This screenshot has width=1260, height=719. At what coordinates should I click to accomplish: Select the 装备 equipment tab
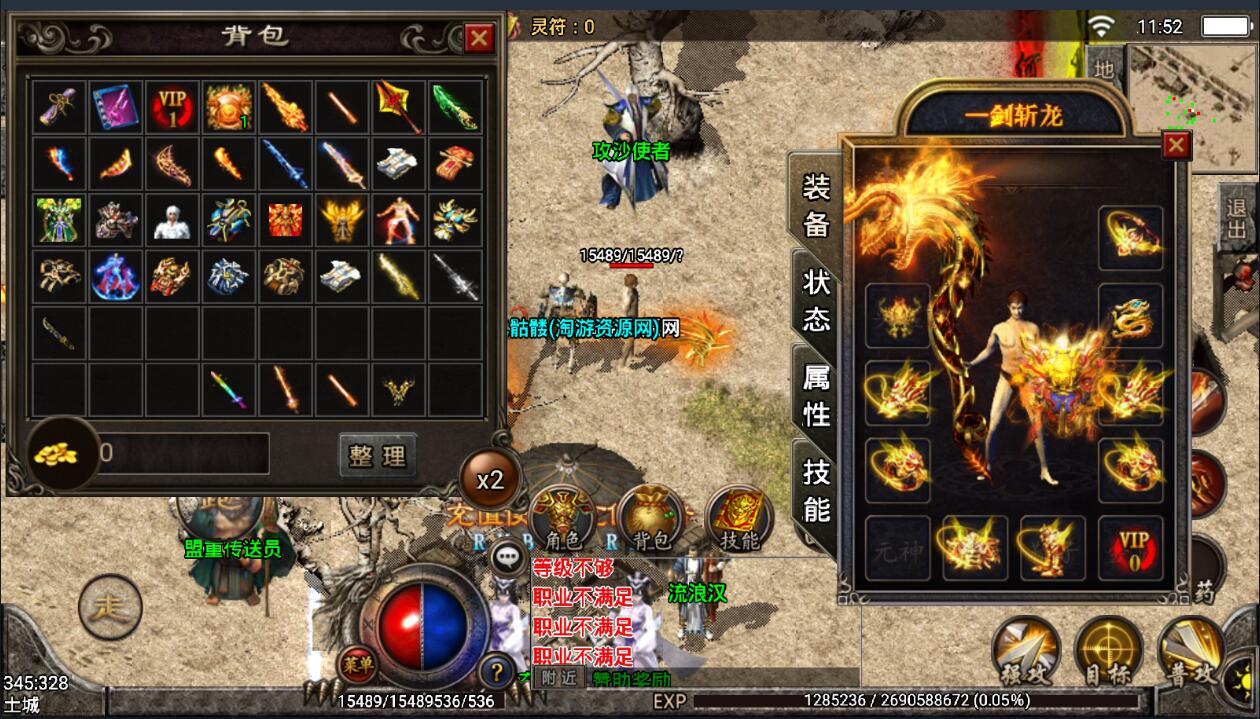point(817,205)
